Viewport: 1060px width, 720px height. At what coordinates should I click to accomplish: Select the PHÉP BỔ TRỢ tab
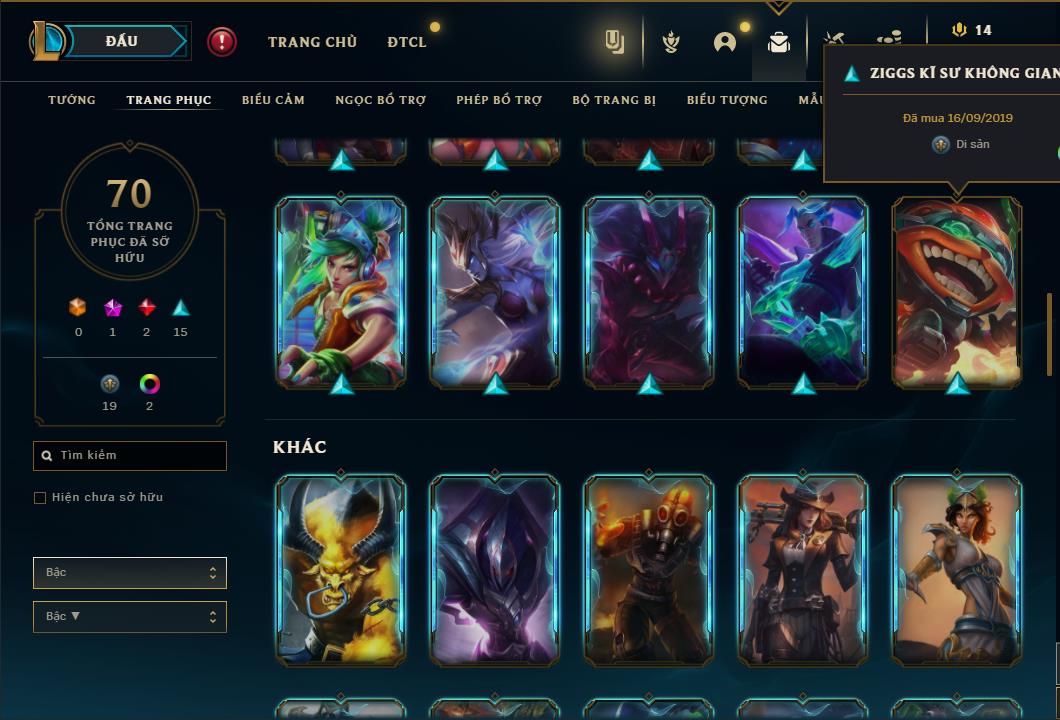click(x=499, y=100)
